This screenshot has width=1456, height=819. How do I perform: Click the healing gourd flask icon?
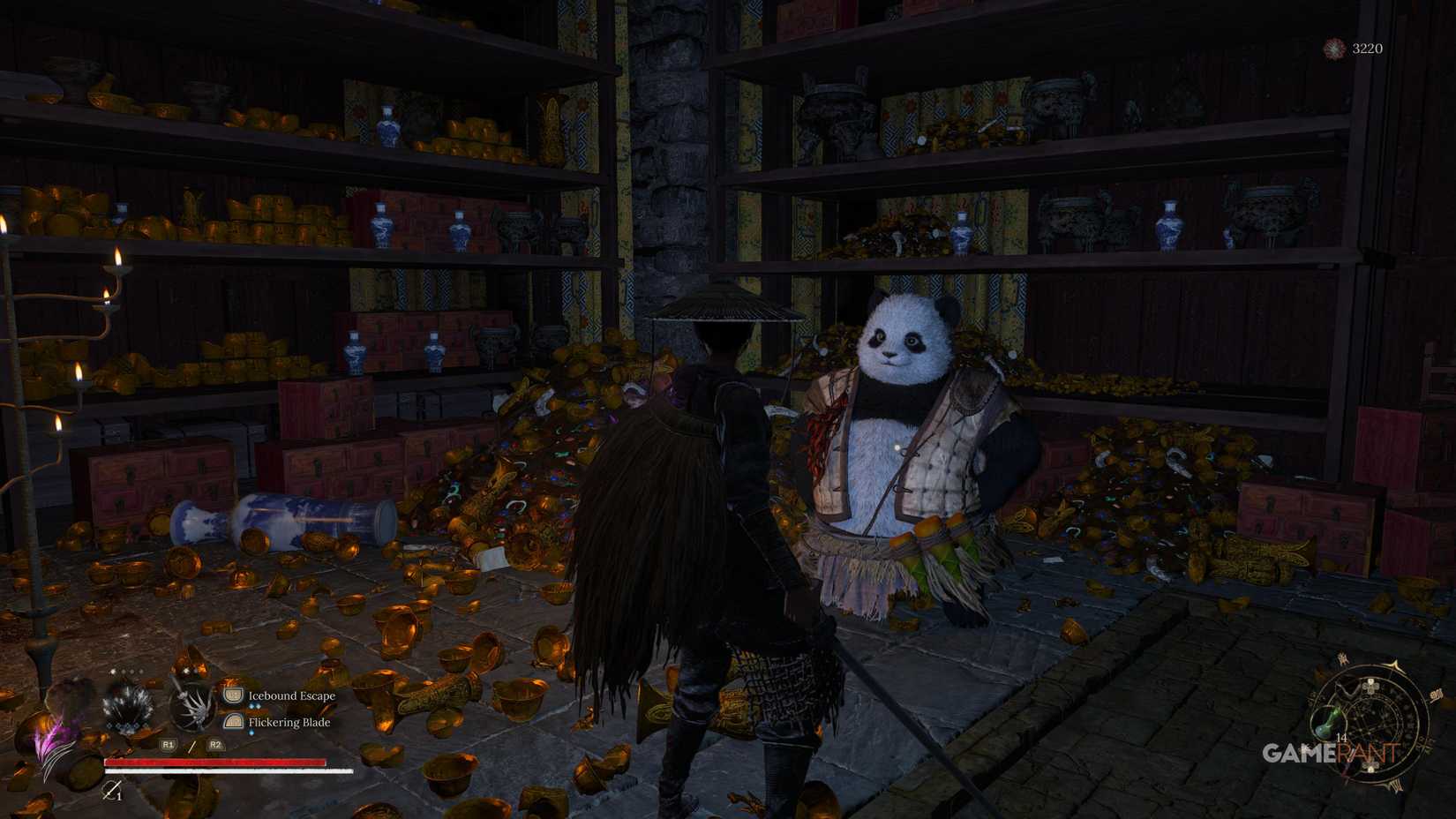1331,723
